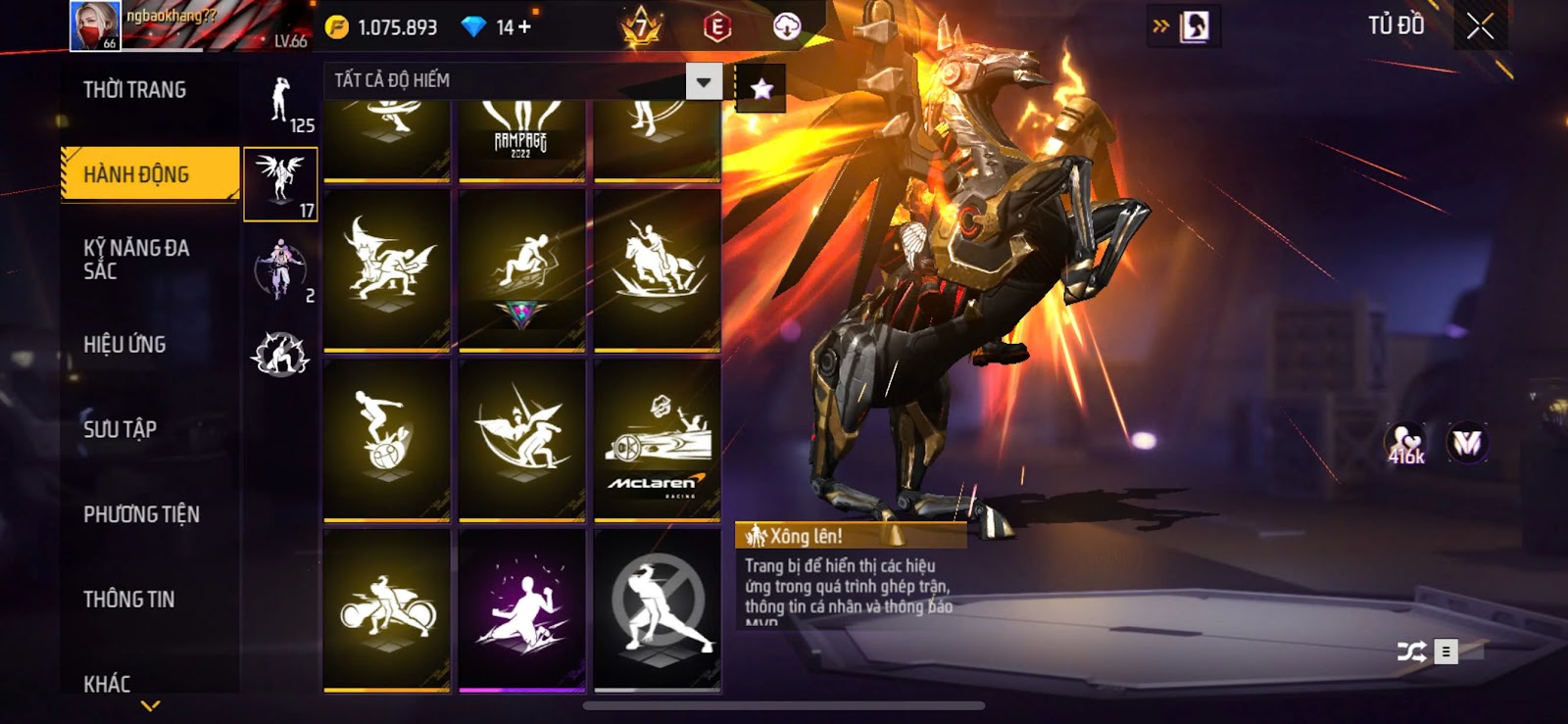The image size is (1568, 724).
Task: Select the crossed-out no-emote slot
Action: click(657, 609)
